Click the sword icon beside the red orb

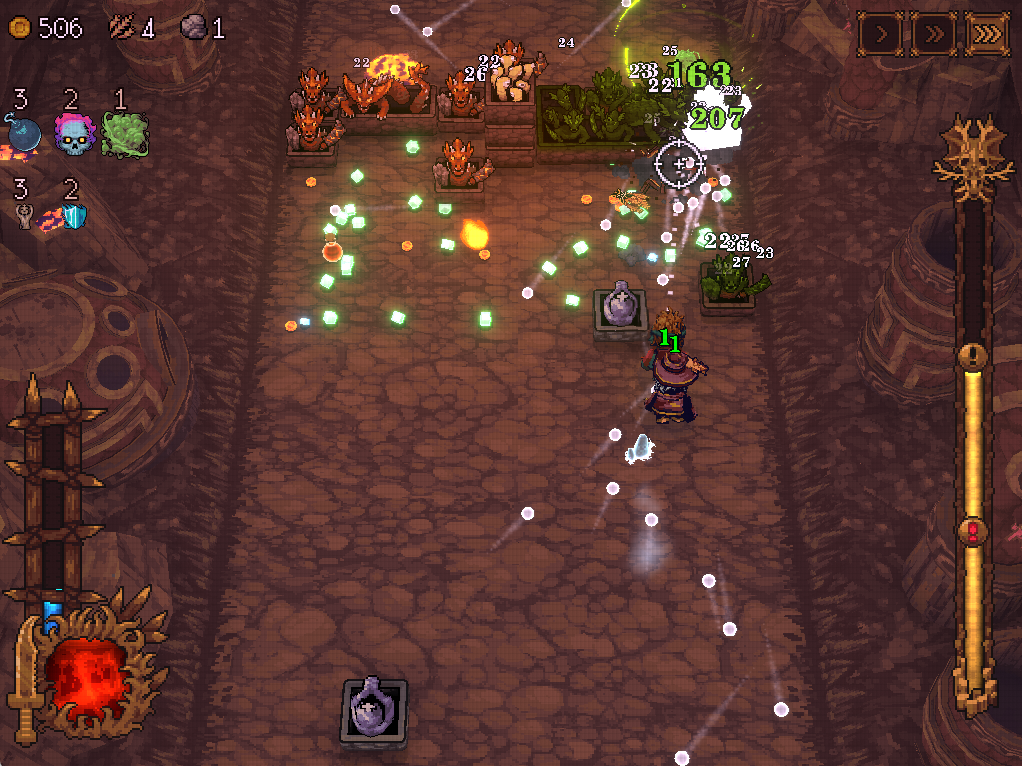pyautogui.click(x=27, y=680)
